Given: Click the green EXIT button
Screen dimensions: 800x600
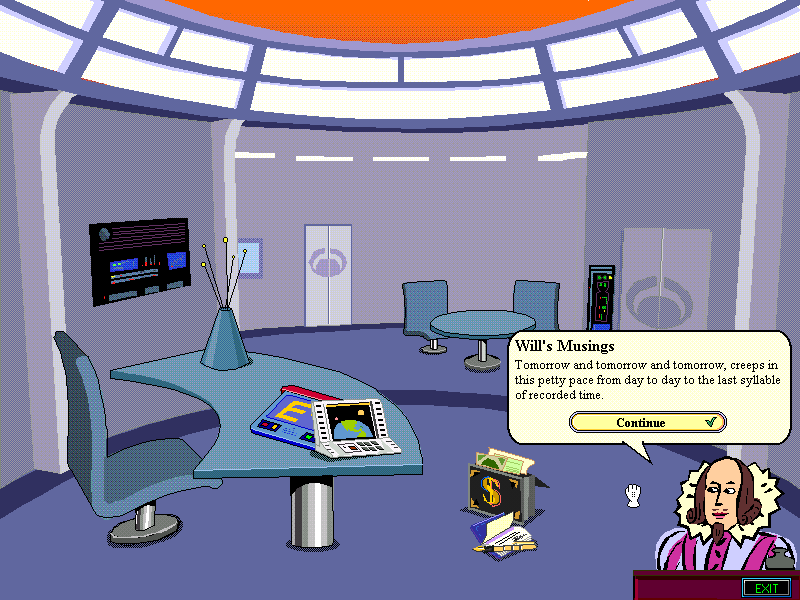Looking at the screenshot, I should (x=766, y=587).
